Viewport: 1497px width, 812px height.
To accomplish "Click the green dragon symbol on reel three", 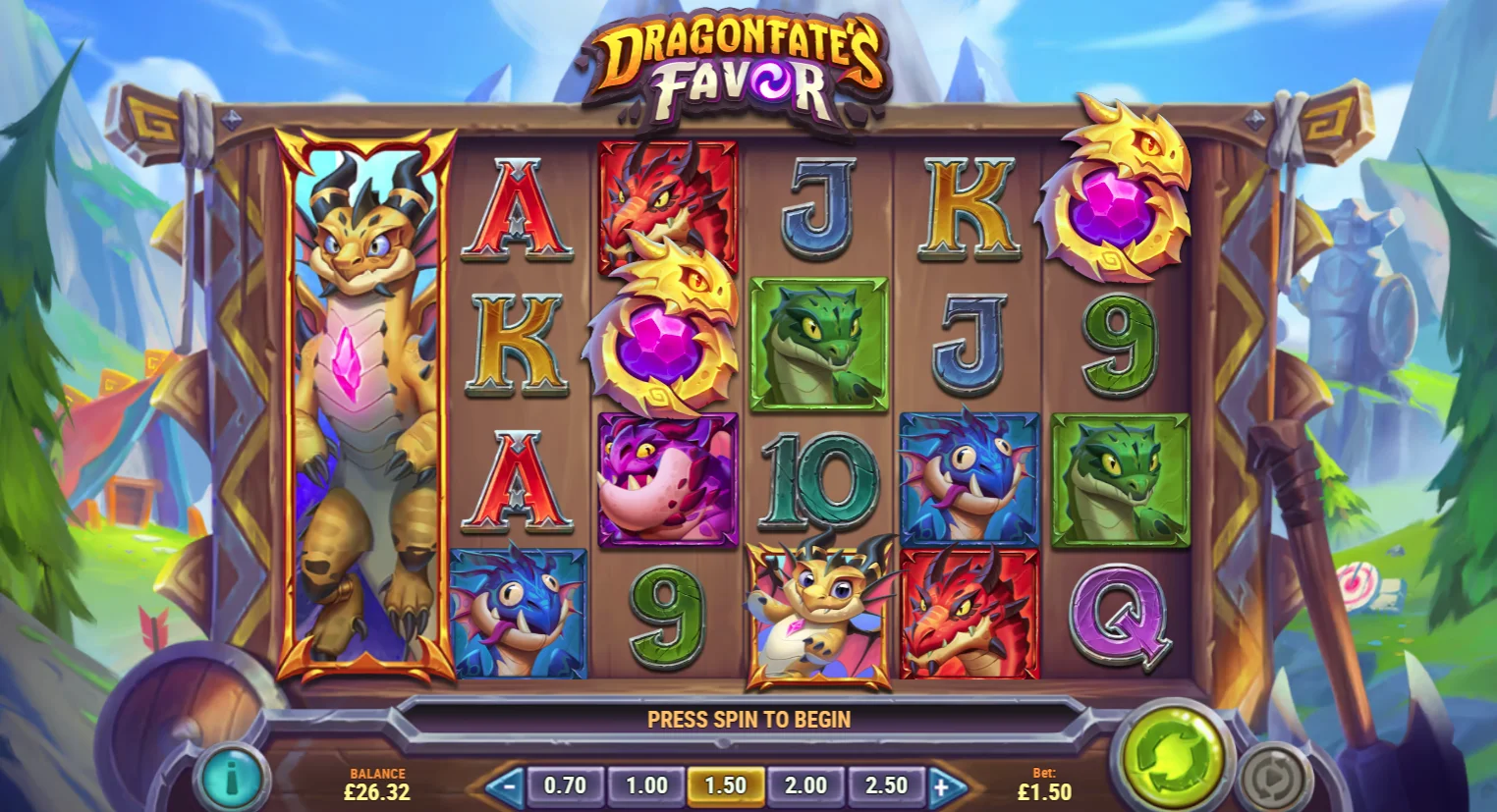I will pos(817,344).
